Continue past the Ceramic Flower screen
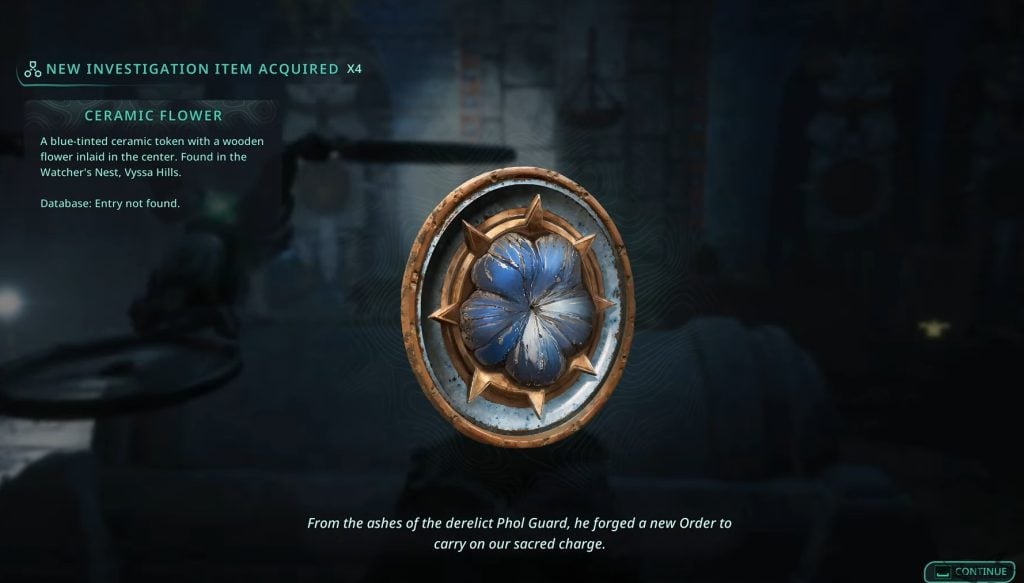 pos(970,571)
